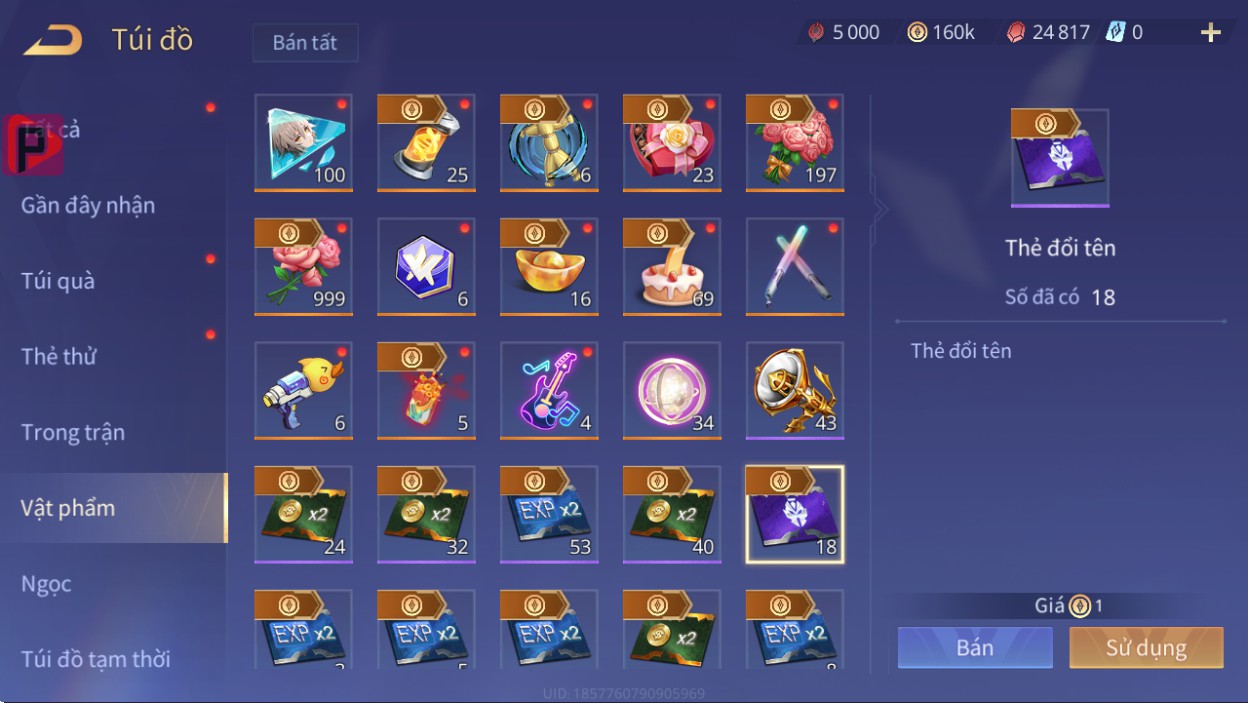Select the golden megaphone item slot
The image size is (1248, 703).
(795, 390)
